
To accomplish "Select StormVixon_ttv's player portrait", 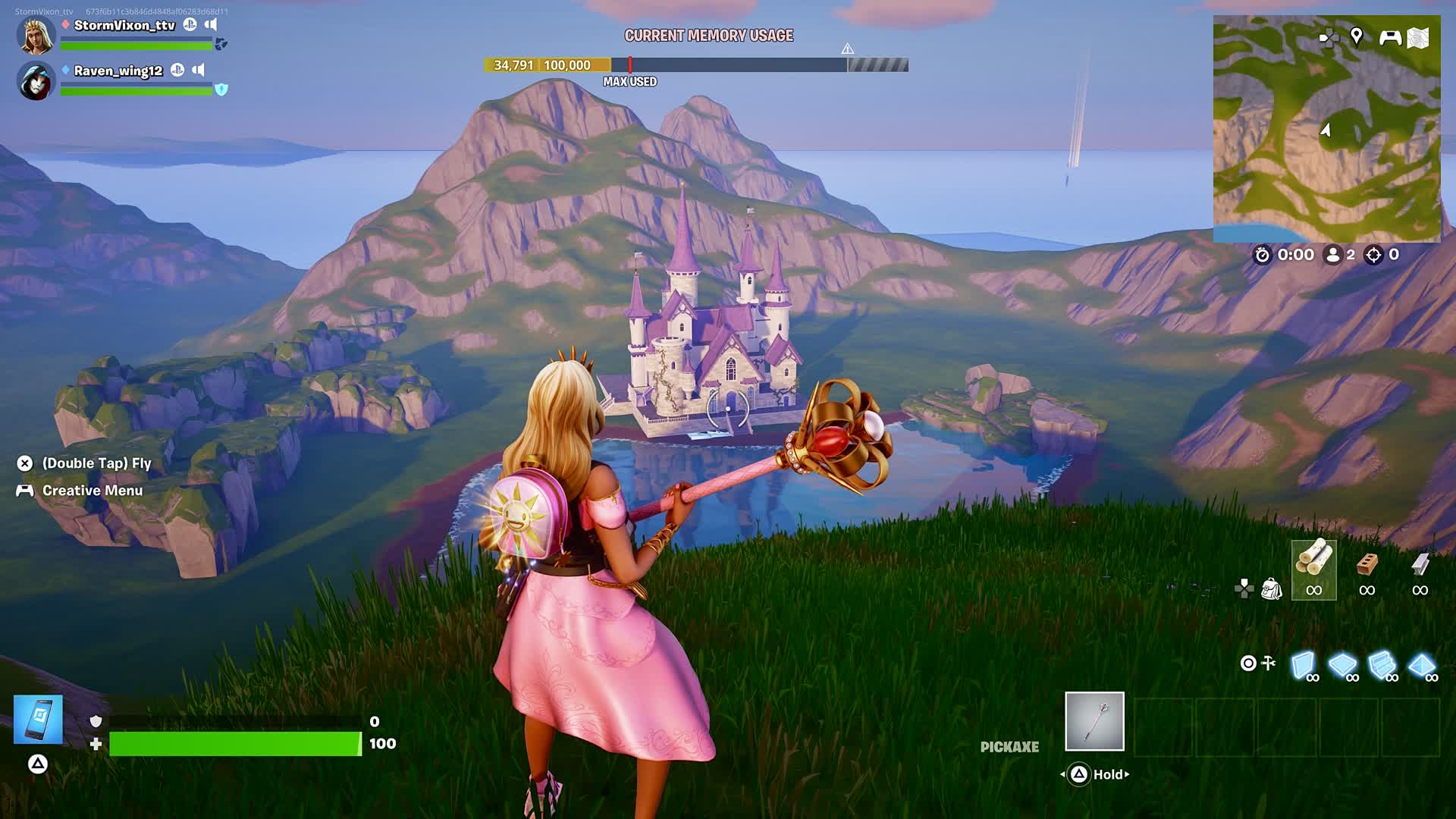I will (x=36, y=36).
